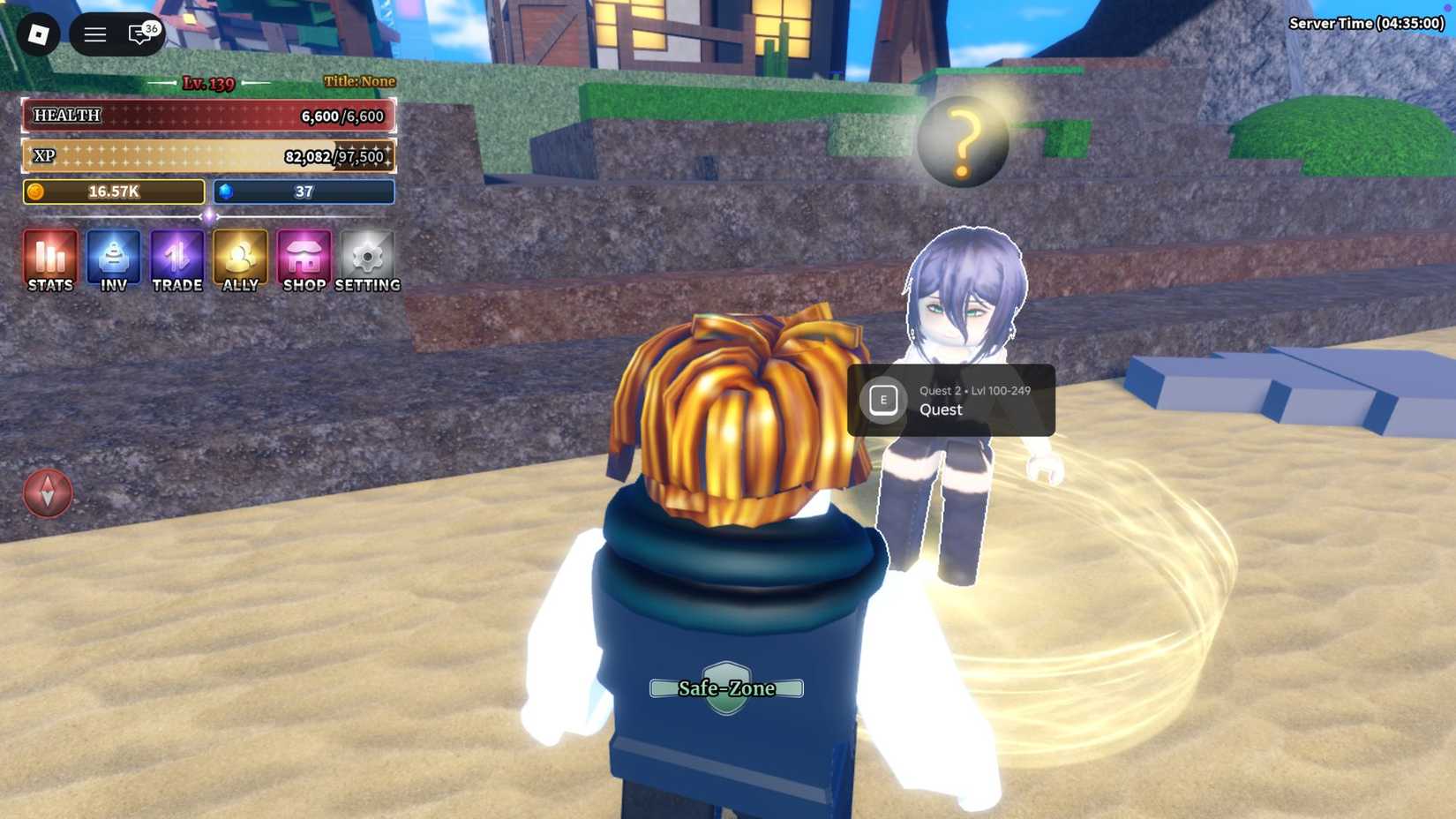Open the Roblox hamburger menu
This screenshot has height=819, width=1456.
(94, 35)
